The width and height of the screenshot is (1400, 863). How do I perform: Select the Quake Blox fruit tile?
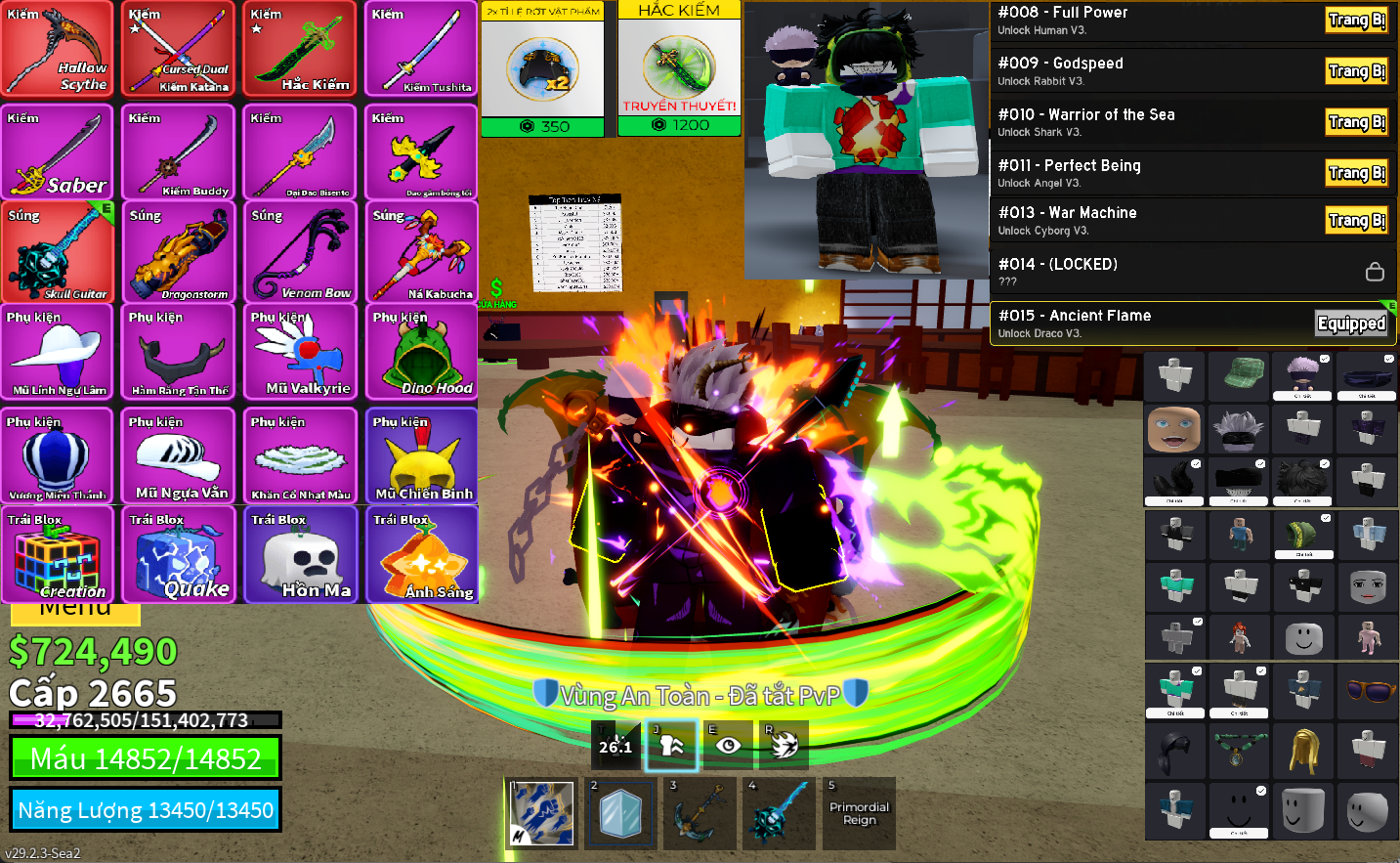point(179,554)
